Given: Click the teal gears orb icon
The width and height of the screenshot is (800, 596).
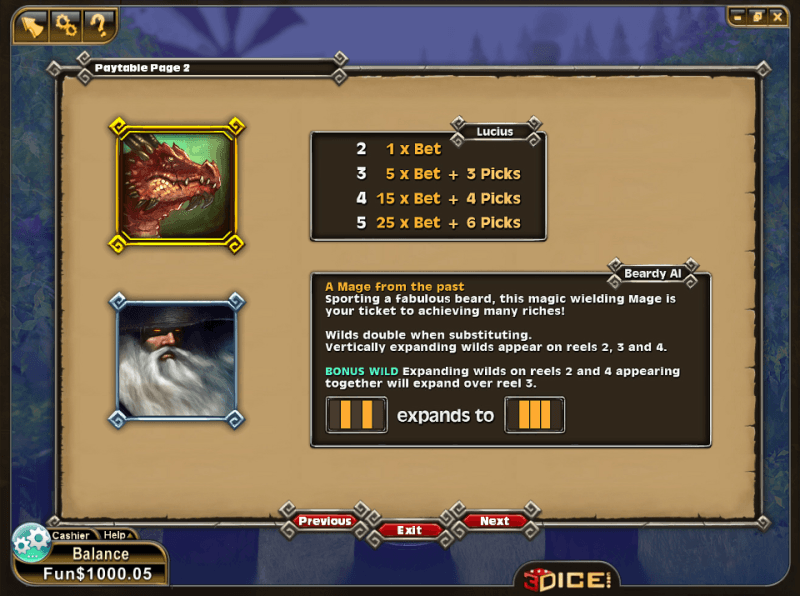Looking at the screenshot, I should pos(30,543).
